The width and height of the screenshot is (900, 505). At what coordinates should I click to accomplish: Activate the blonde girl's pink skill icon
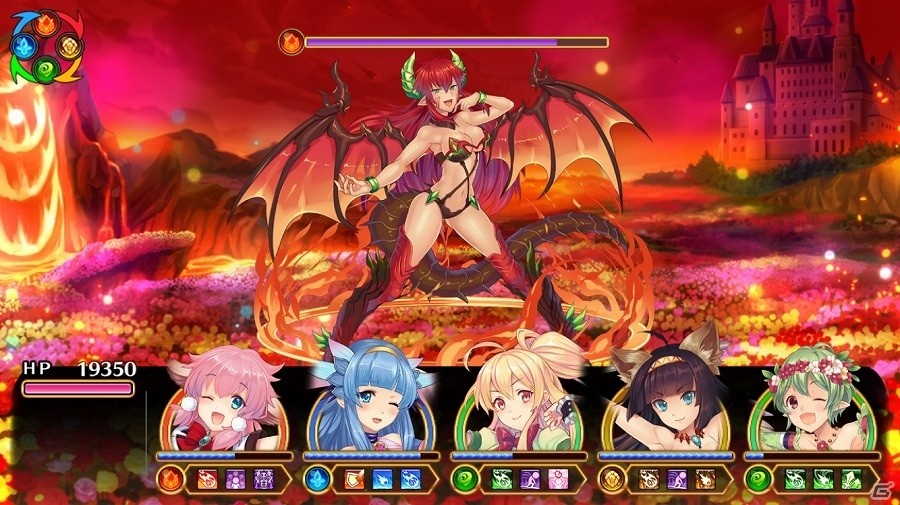559,479
